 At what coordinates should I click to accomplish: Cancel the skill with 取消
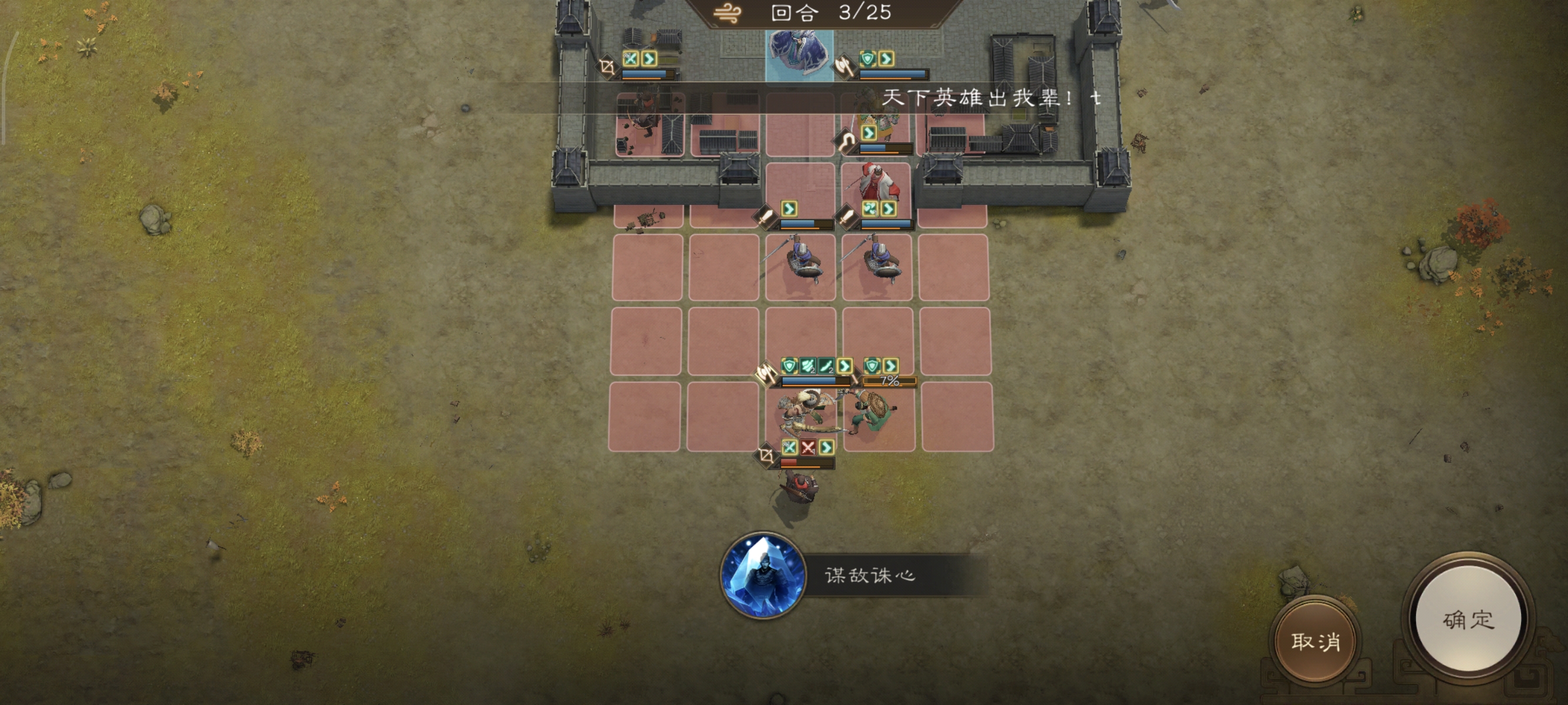(1315, 641)
